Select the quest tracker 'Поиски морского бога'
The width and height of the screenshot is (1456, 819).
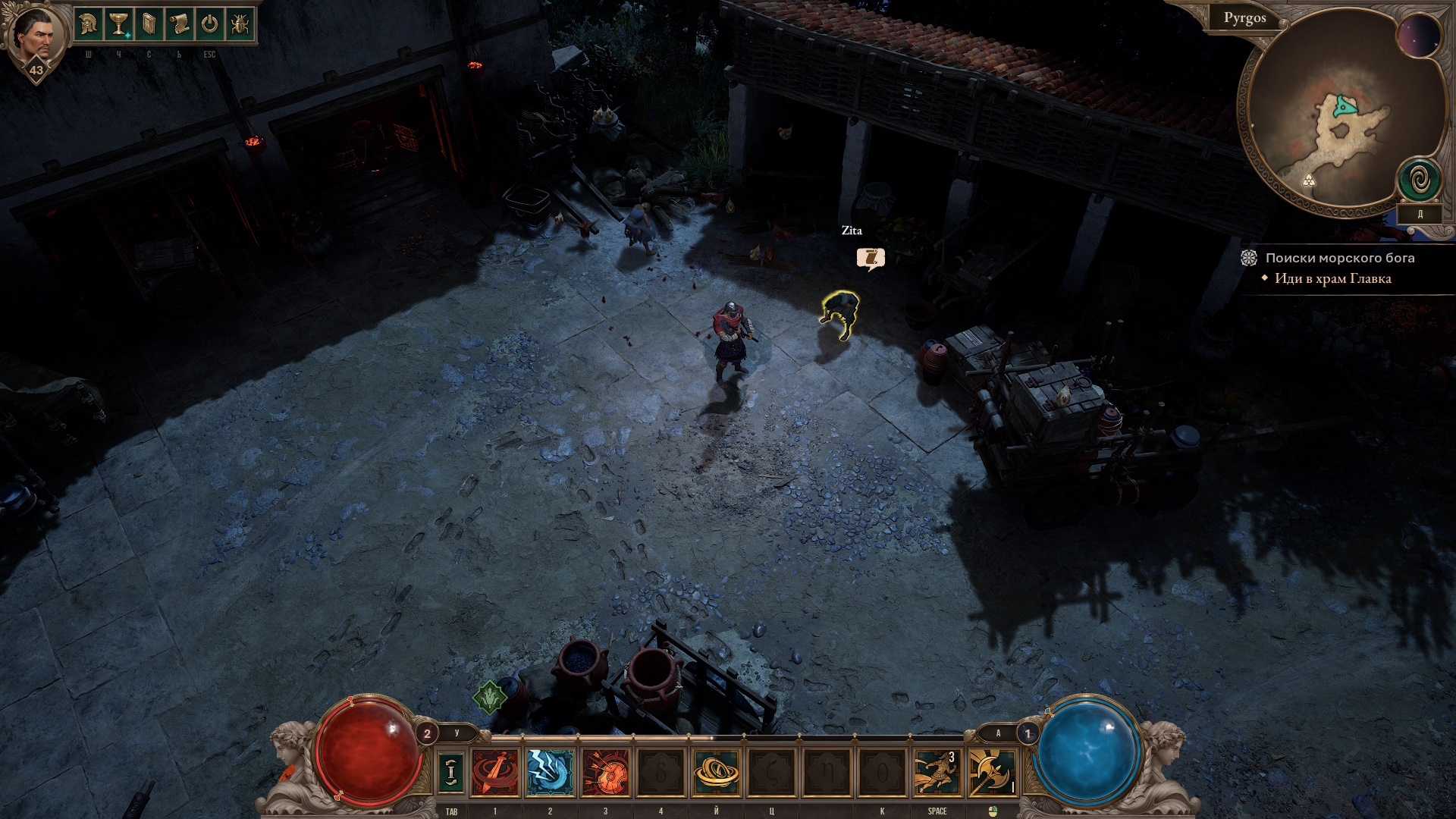click(x=1339, y=258)
